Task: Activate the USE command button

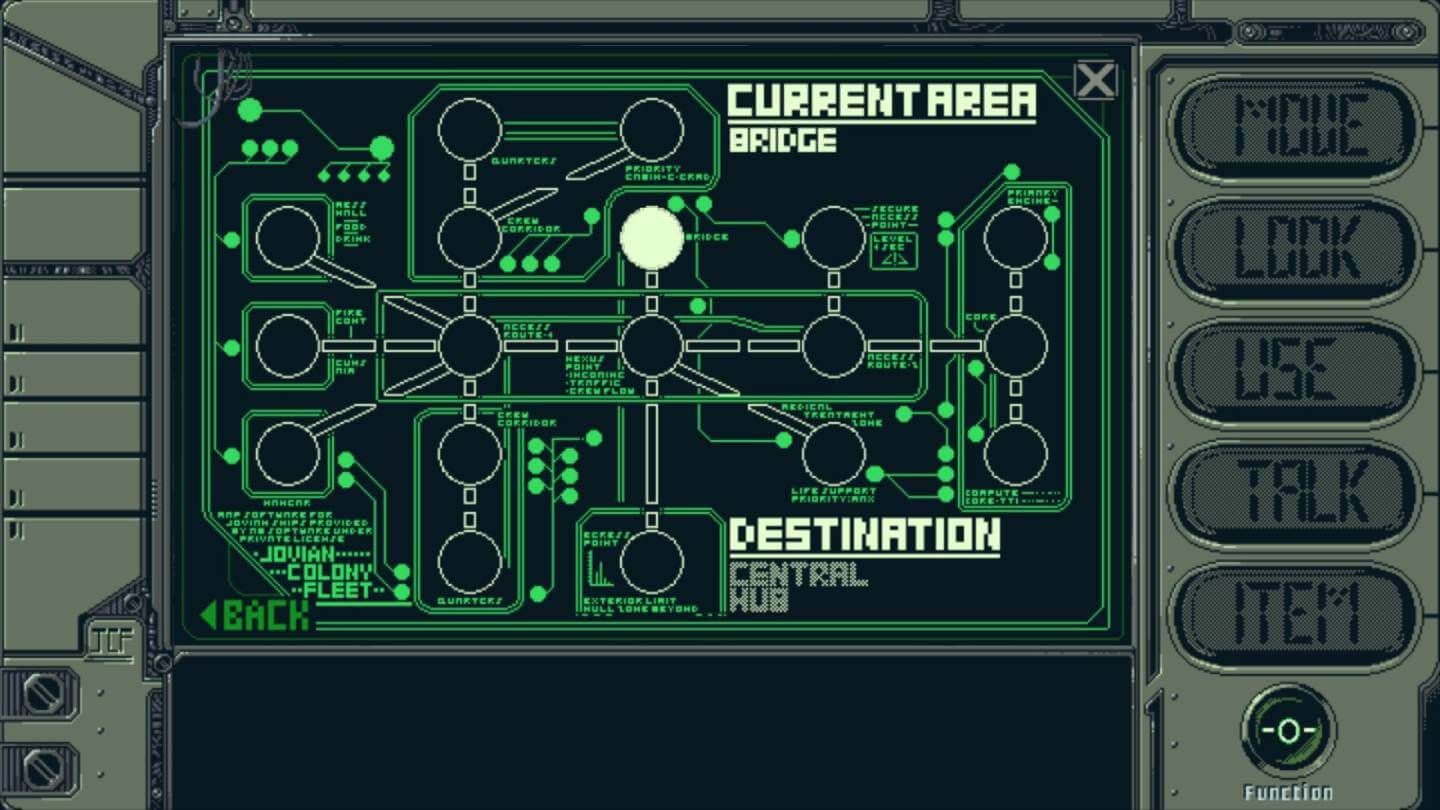Action: (x=1297, y=371)
